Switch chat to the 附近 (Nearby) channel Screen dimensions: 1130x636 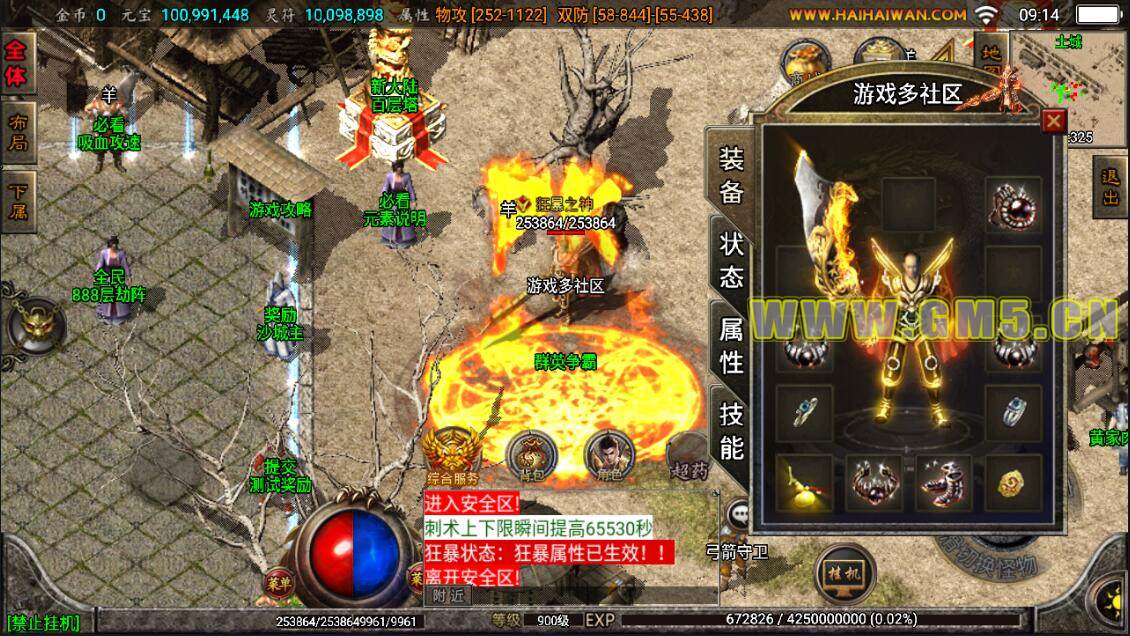click(x=449, y=595)
